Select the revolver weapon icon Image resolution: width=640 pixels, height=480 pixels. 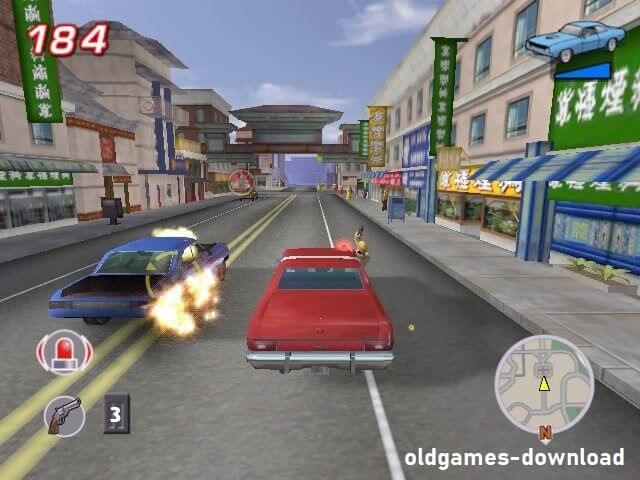[65, 414]
